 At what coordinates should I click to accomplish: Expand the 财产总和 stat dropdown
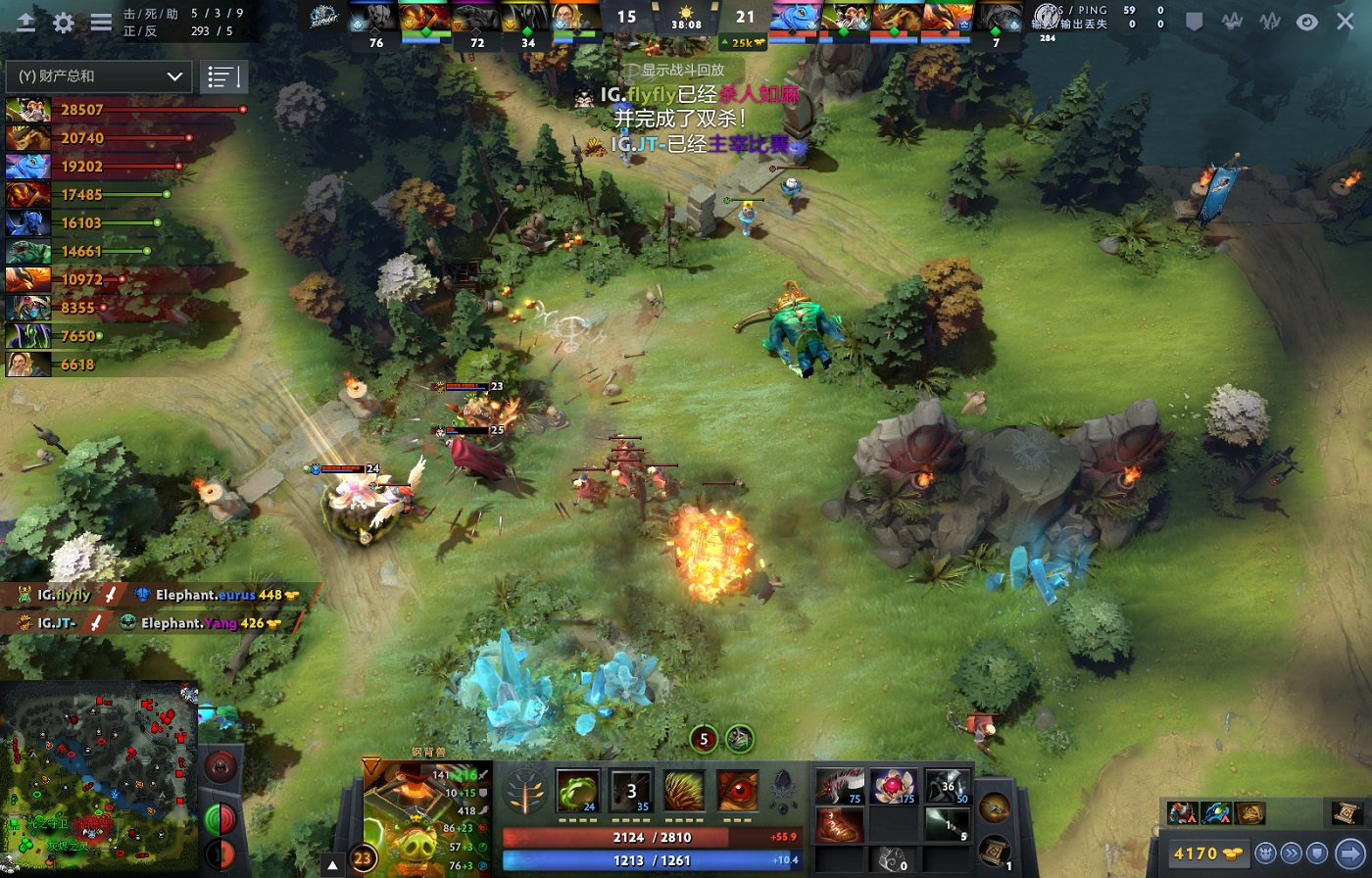tap(98, 76)
